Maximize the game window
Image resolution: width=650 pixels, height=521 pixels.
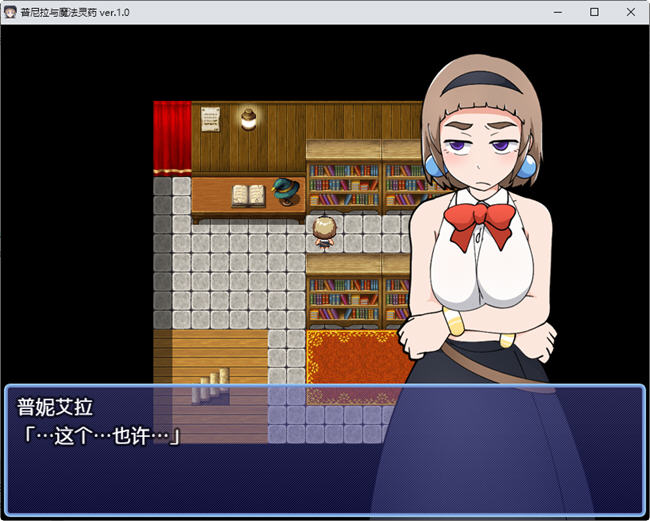tap(594, 12)
